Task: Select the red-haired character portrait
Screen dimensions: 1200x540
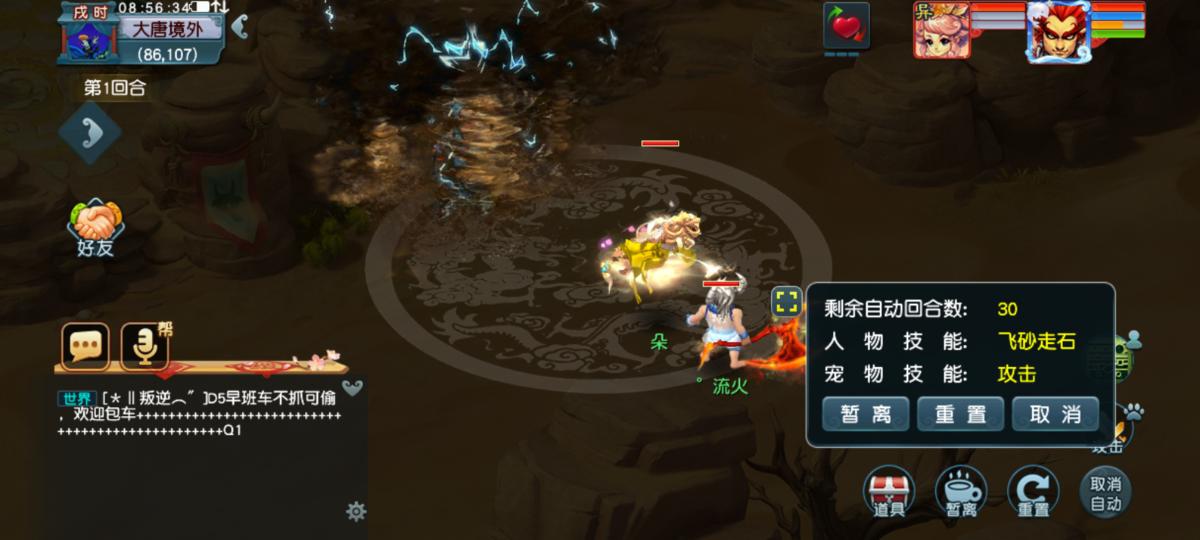Action: [x=1057, y=31]
